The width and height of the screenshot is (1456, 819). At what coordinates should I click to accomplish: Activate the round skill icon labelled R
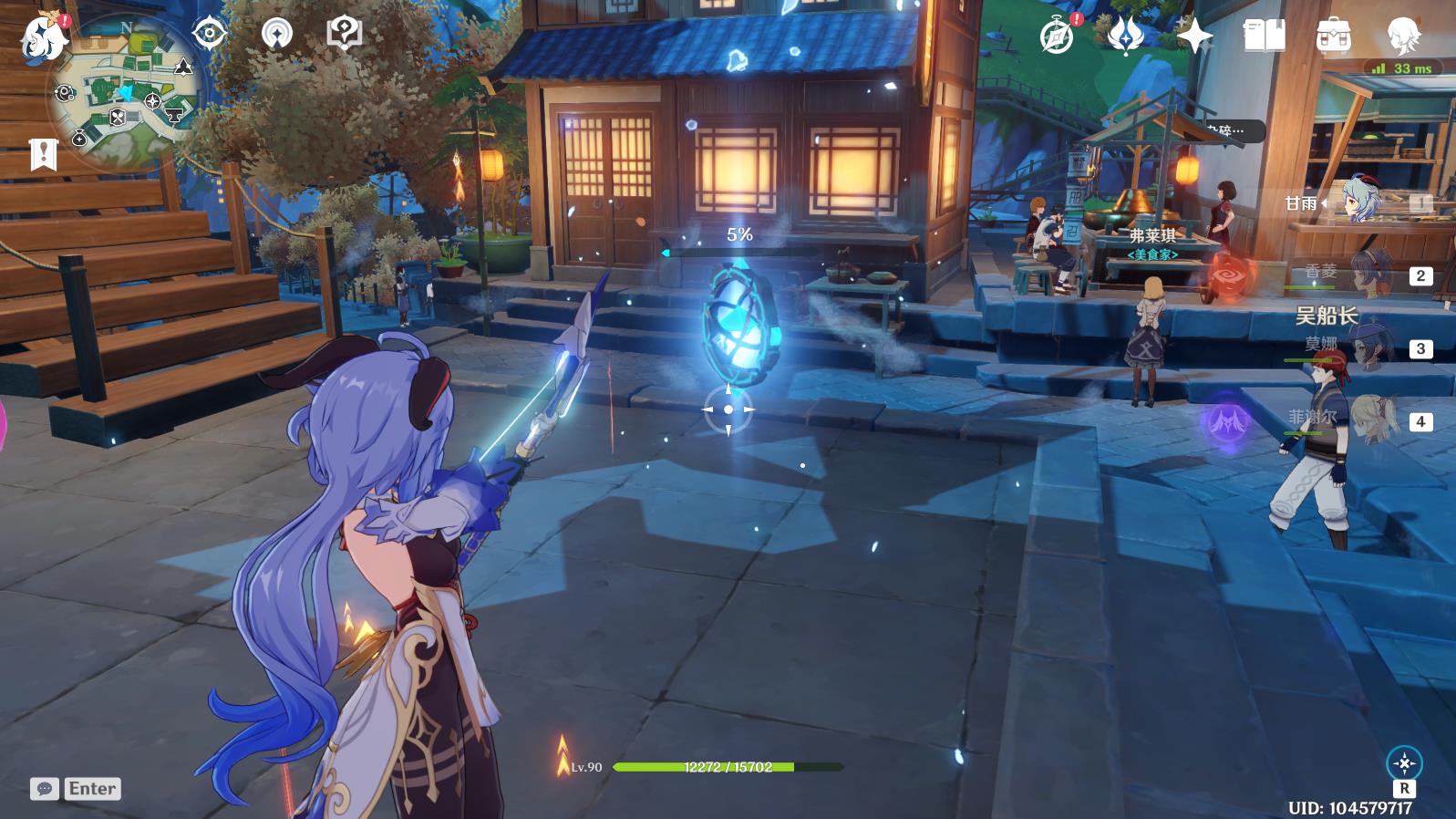[1404, 763]
